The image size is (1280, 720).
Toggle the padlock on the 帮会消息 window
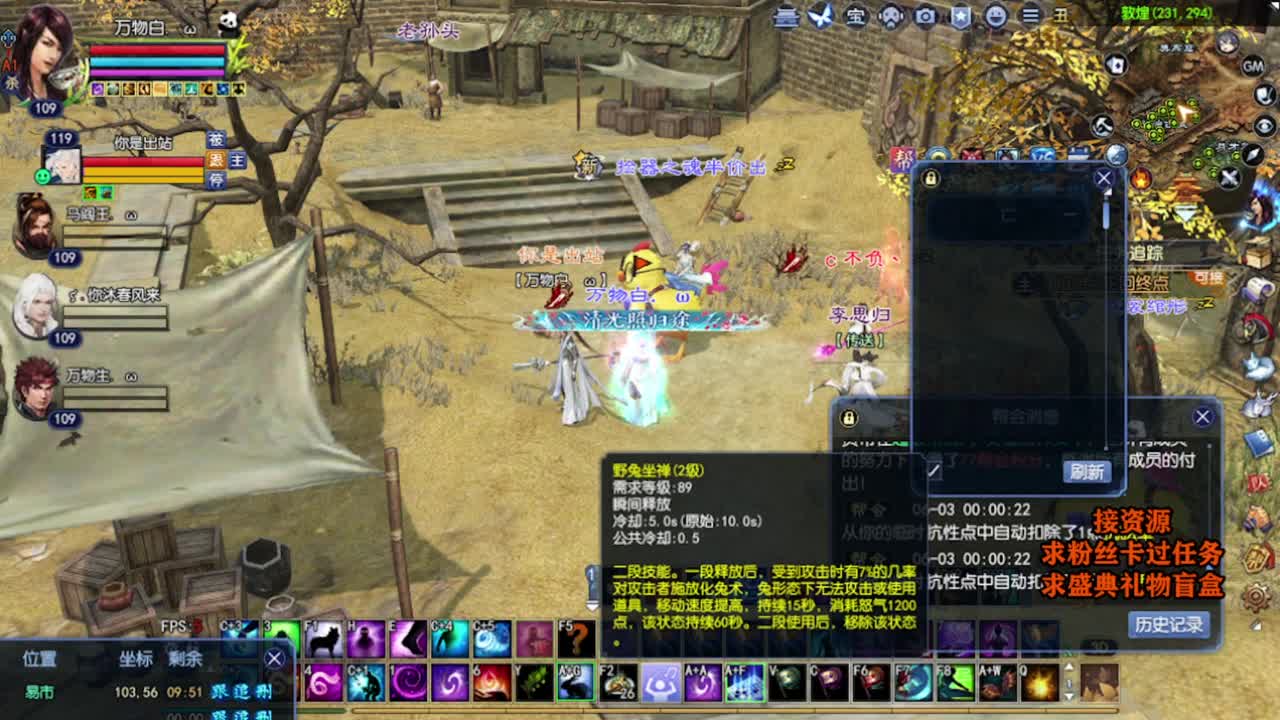pyautogui.click(x=848, y=418)
